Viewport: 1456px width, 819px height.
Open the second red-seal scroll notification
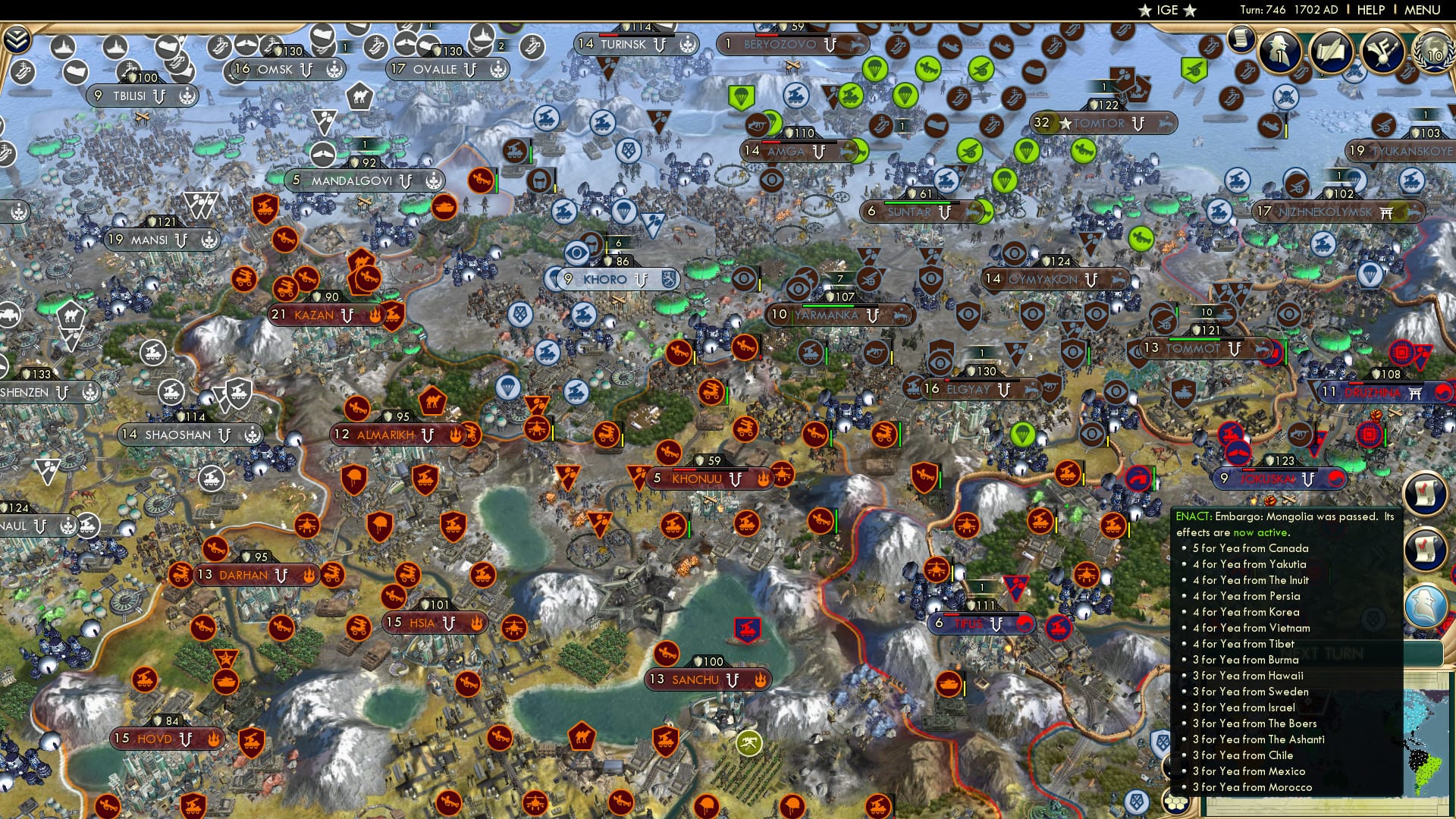(x=1426, y=547)
